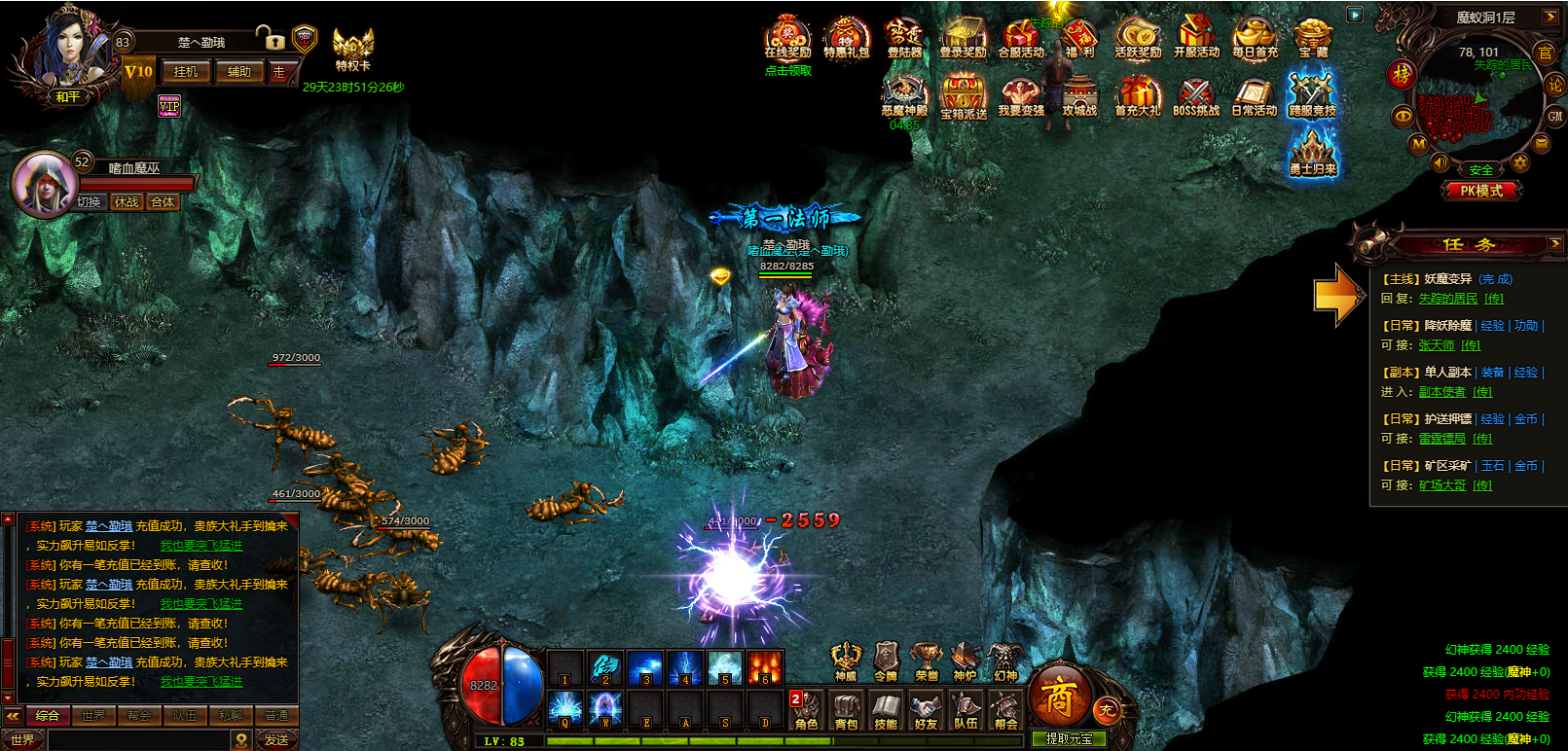This screenshot has height=751, width=1568.
Task: Open the 好友 friends list
Action: pyautogui.click(x=926, y=710)
